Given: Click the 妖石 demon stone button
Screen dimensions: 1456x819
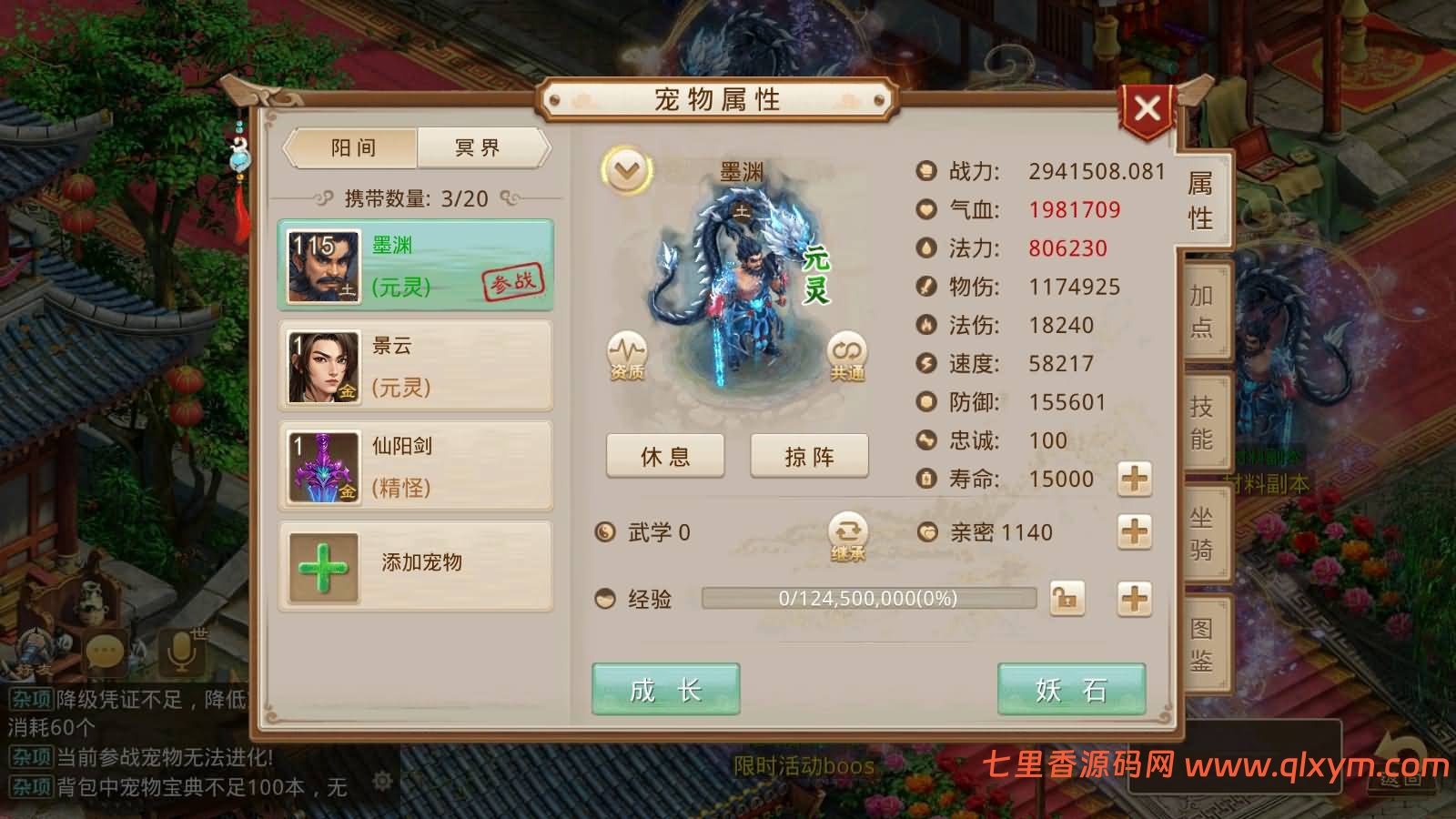Looking at the screenshot, I should pos(1072,690).
